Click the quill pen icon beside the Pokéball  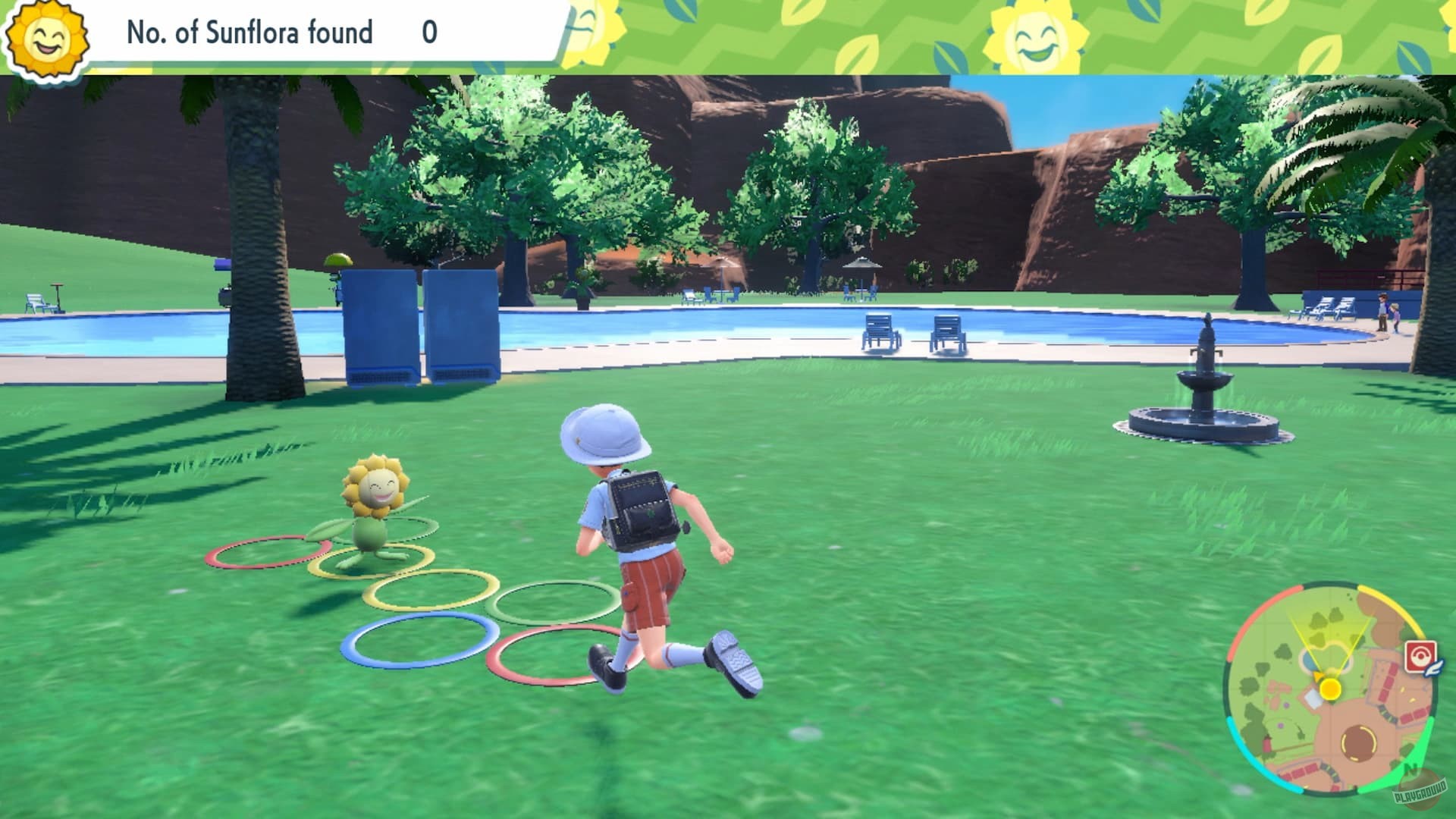click(1432, 668)
